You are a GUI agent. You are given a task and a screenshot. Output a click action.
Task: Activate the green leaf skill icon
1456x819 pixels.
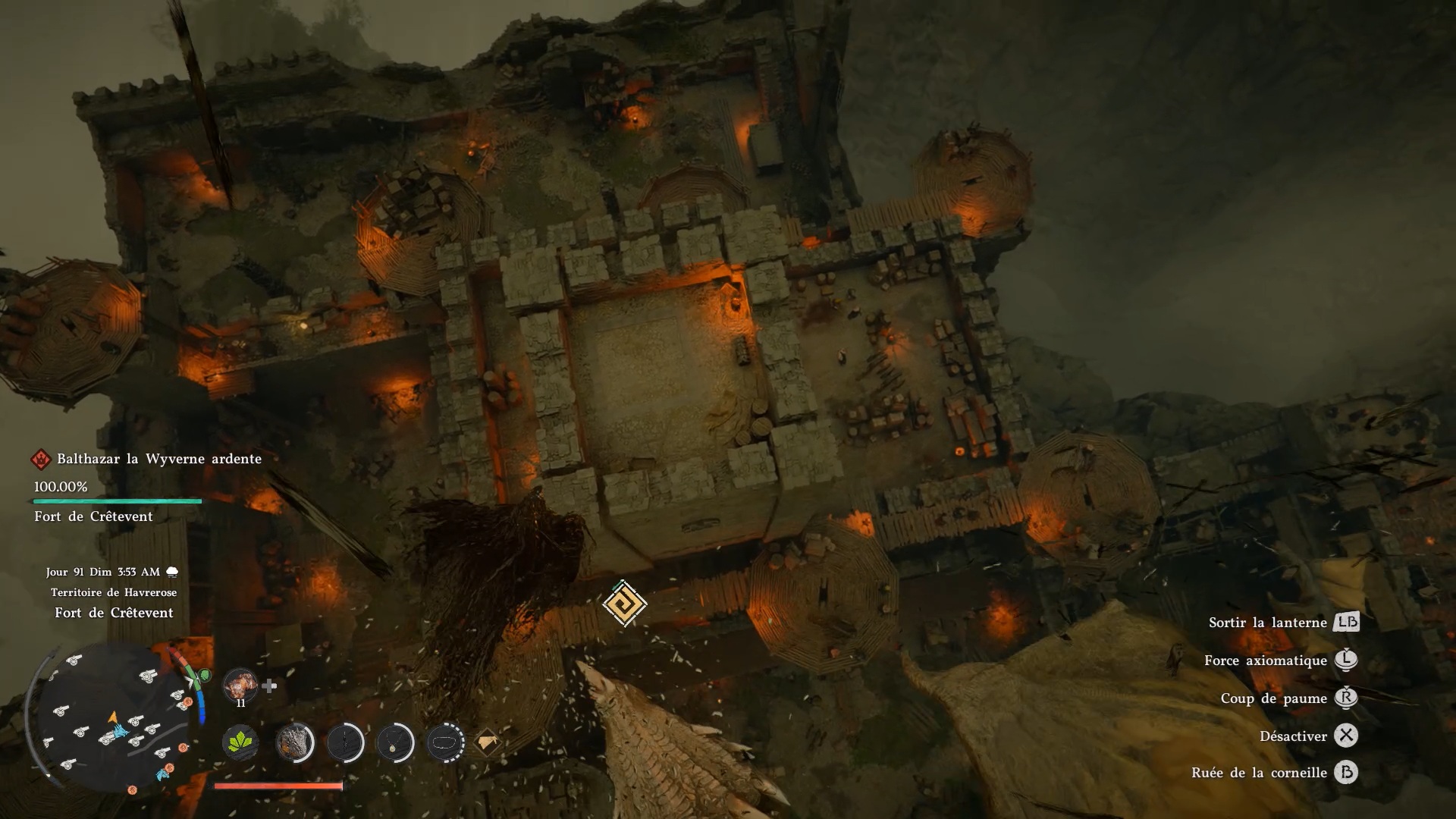click(240, 742)
